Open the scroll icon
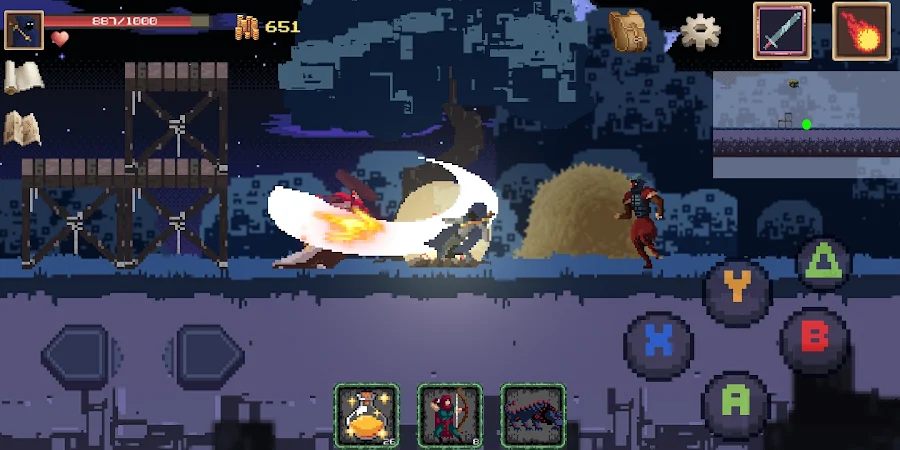Screen dimensions: 900x450 [x=22, y=78]
